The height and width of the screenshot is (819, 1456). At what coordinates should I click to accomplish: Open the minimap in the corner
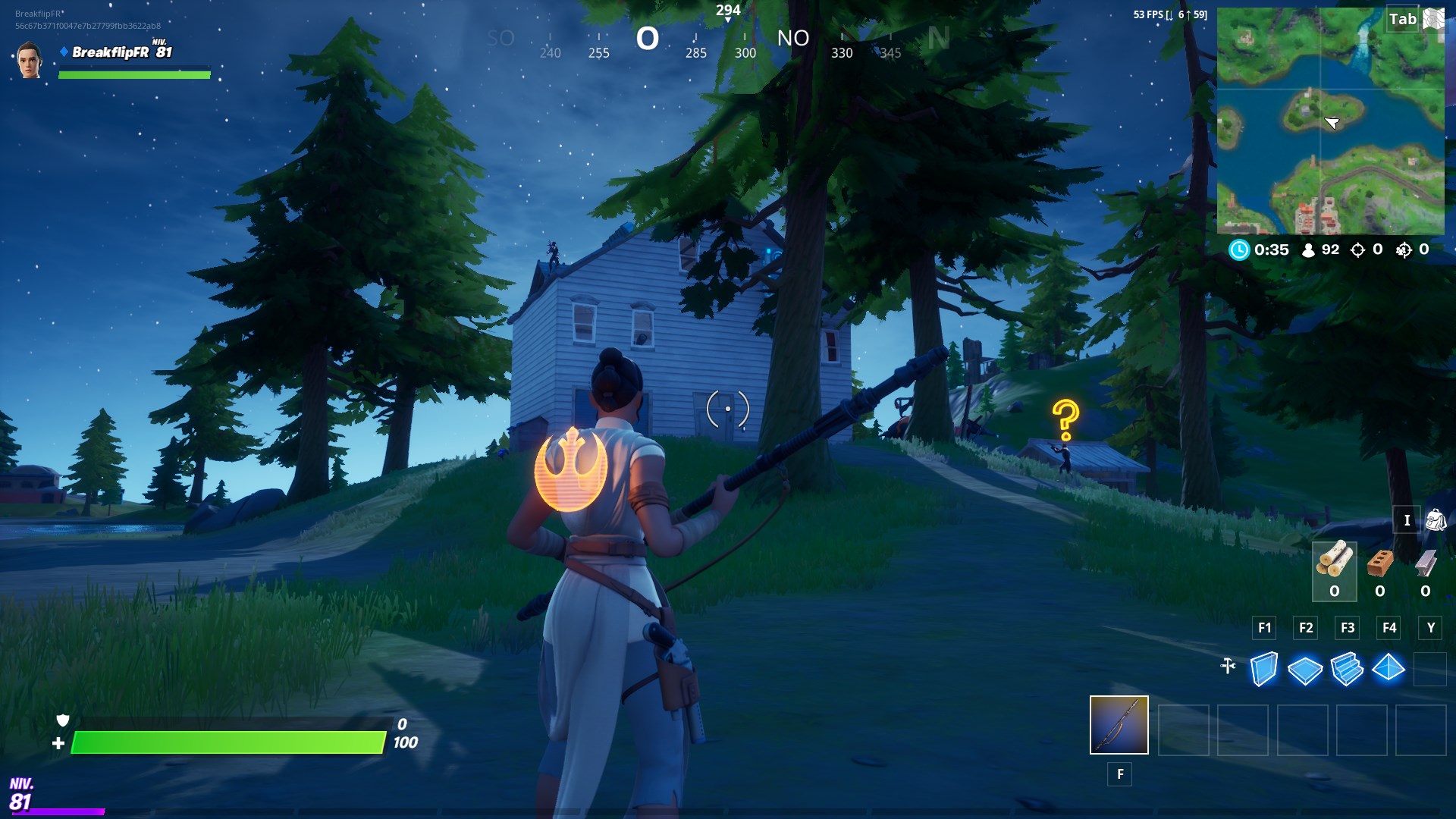(x=1330, y=121)
